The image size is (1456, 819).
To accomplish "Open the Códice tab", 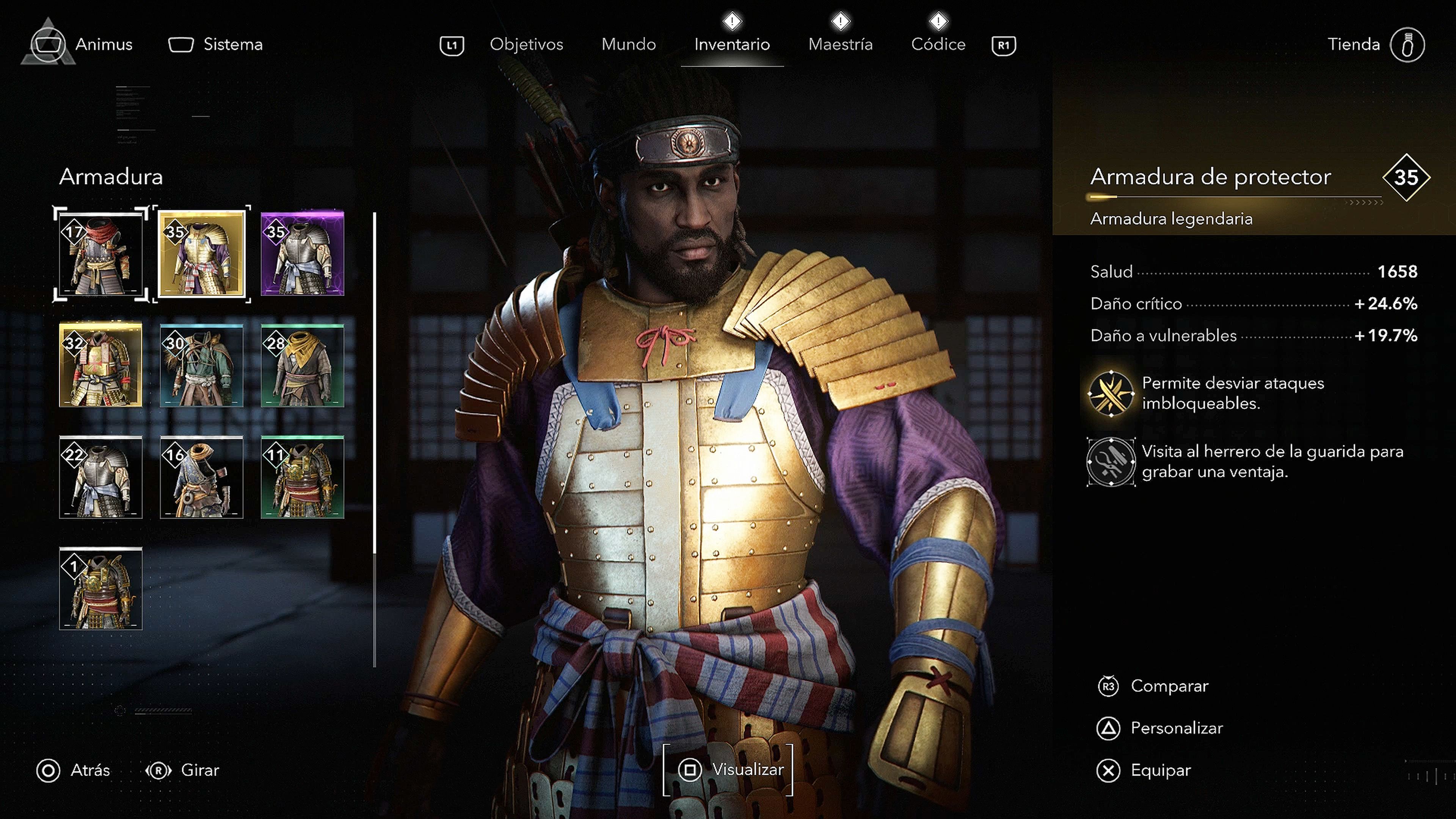I will pos(938,44).
